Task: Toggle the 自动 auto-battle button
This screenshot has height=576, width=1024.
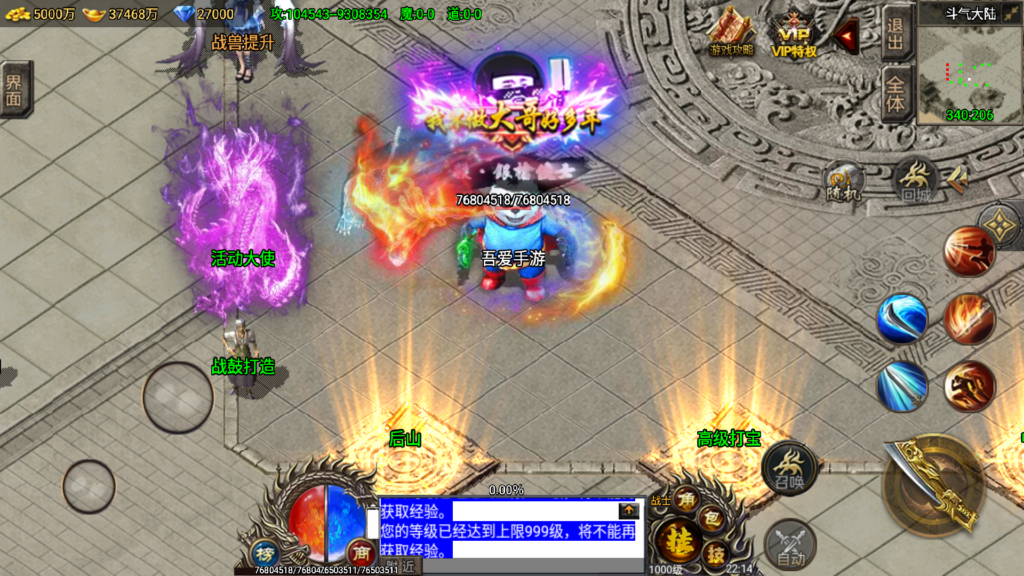Action: point(790,545)
